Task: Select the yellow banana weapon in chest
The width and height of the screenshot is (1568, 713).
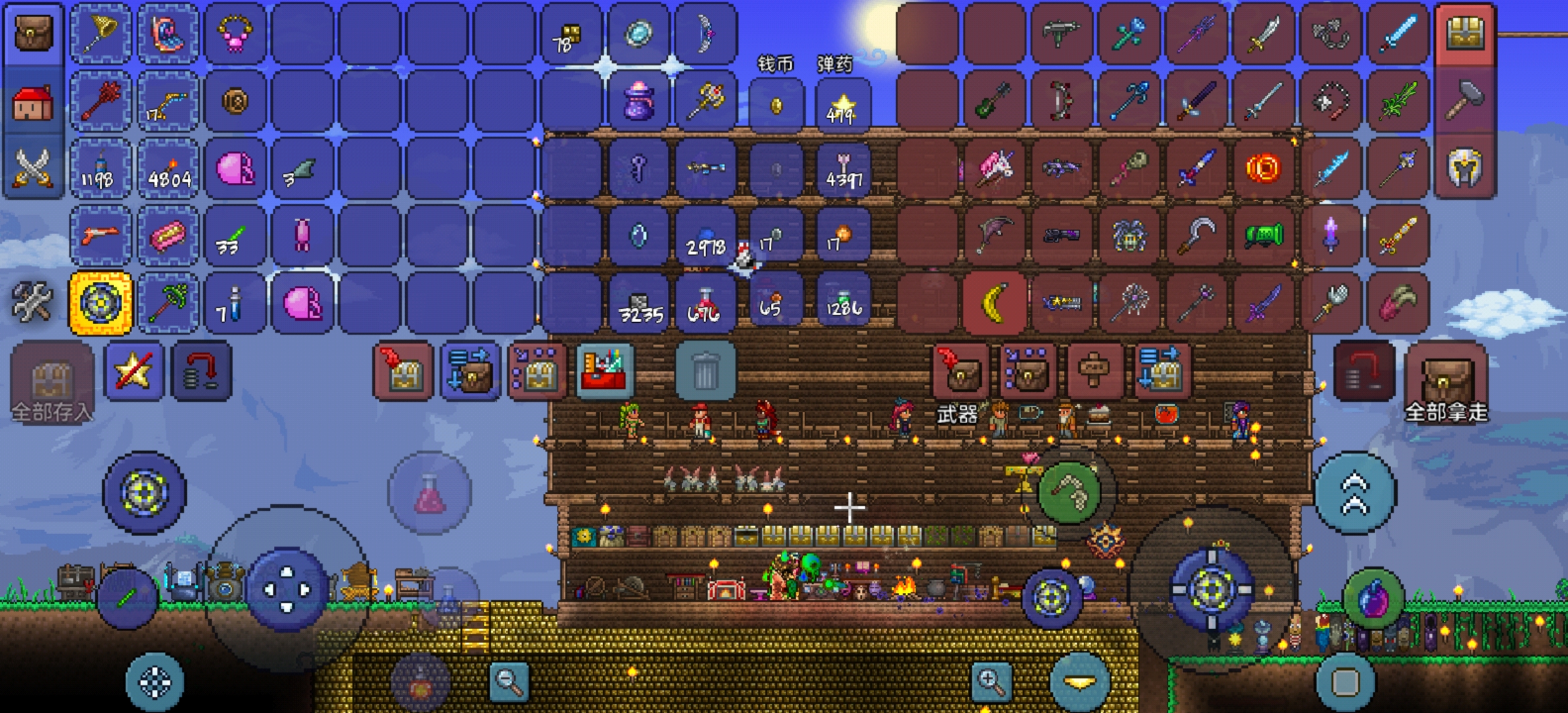Action: click(x=995, y=303)
